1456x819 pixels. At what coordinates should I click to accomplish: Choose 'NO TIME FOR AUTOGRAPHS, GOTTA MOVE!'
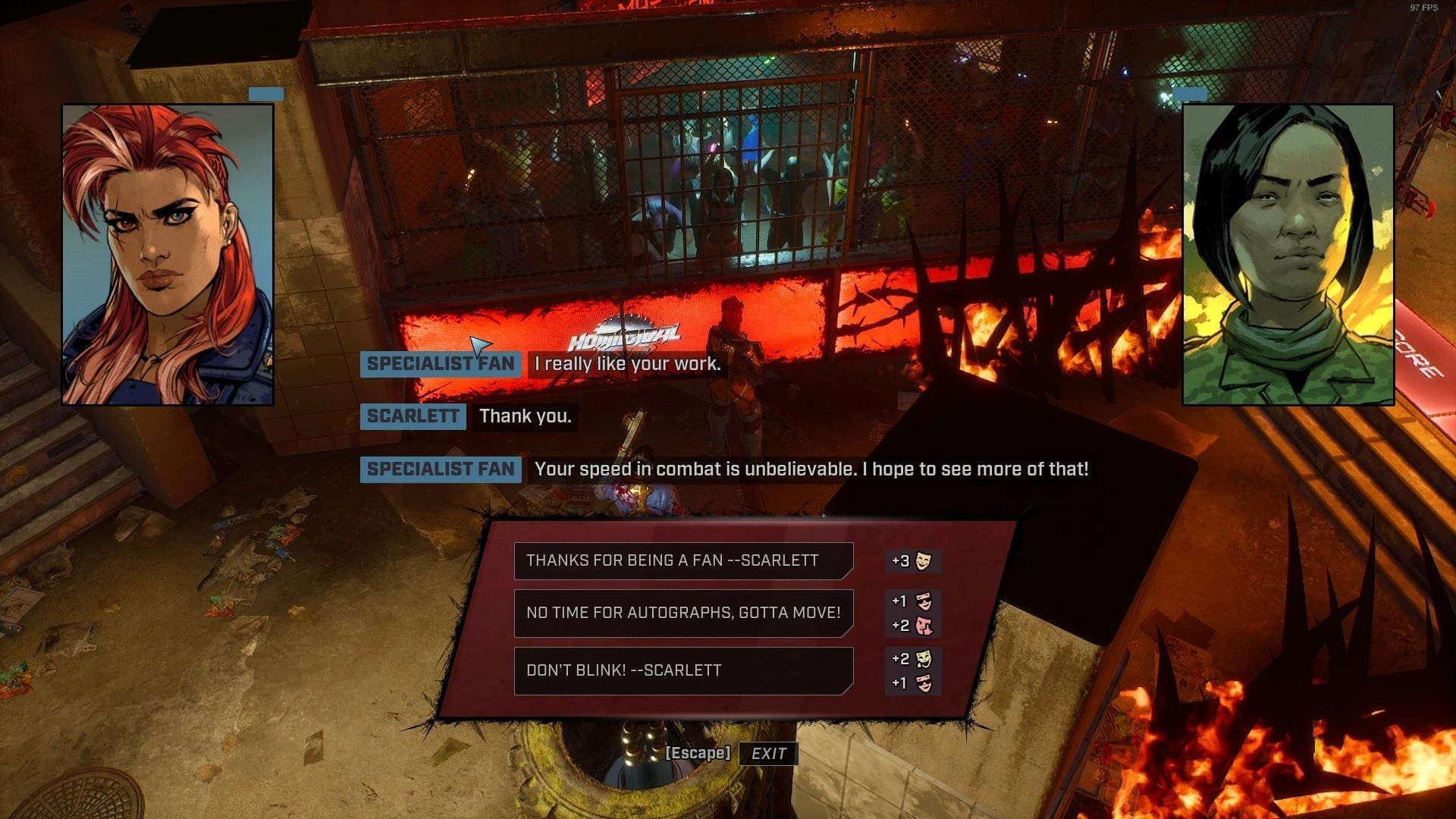(682, 613)
